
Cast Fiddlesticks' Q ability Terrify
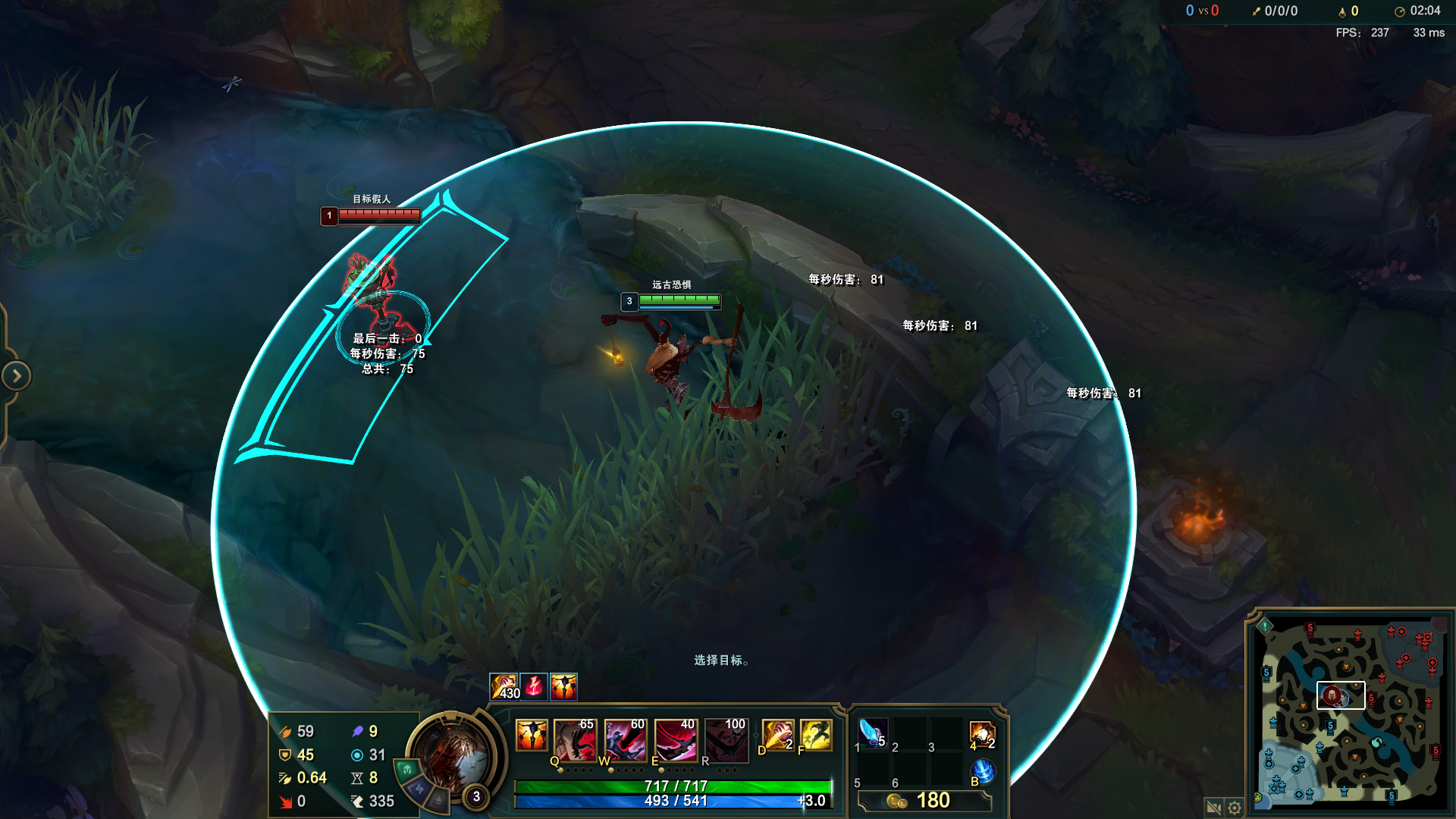pos(575,739)
